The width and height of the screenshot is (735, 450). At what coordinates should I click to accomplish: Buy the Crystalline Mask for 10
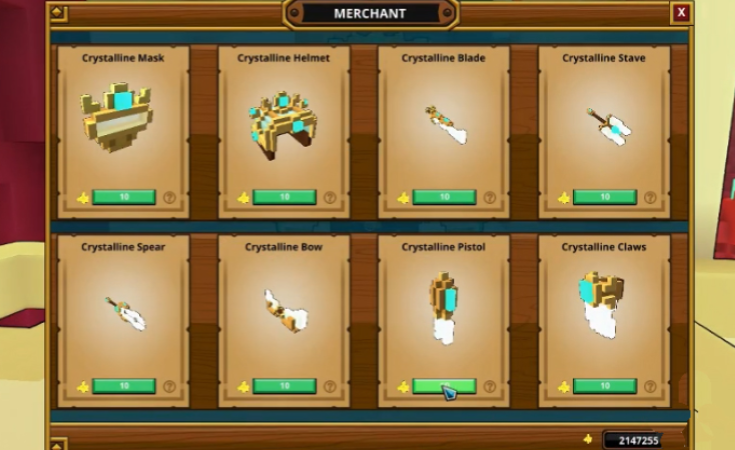(x=124, y=197)
